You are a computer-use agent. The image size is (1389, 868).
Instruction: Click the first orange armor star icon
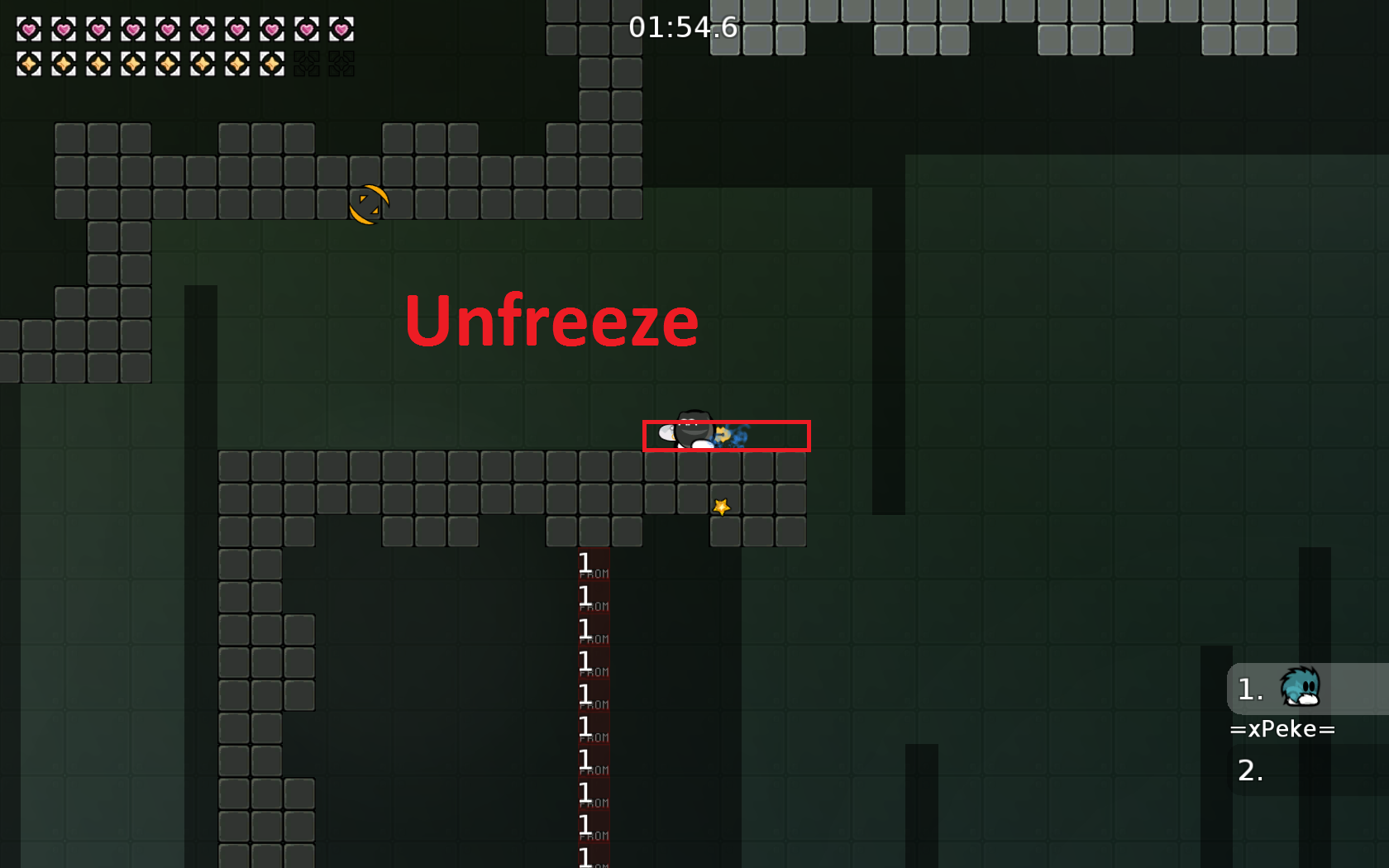point(29,63)
